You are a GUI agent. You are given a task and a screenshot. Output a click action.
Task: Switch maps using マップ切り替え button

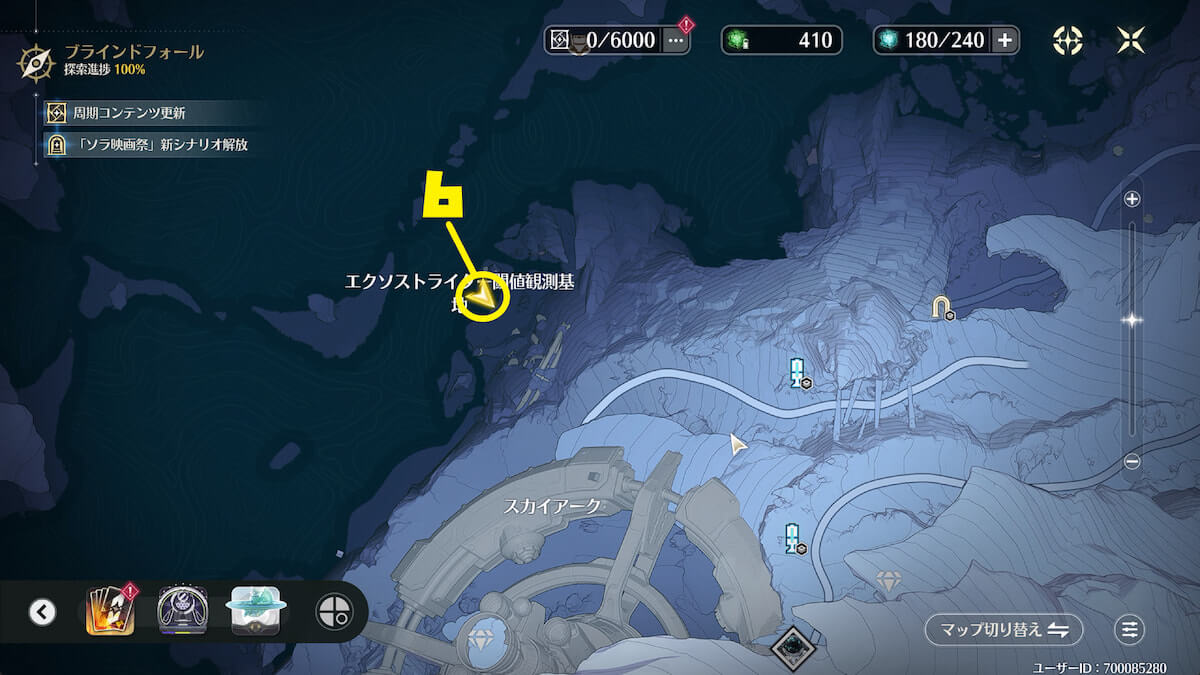[x=1003, y=630]
